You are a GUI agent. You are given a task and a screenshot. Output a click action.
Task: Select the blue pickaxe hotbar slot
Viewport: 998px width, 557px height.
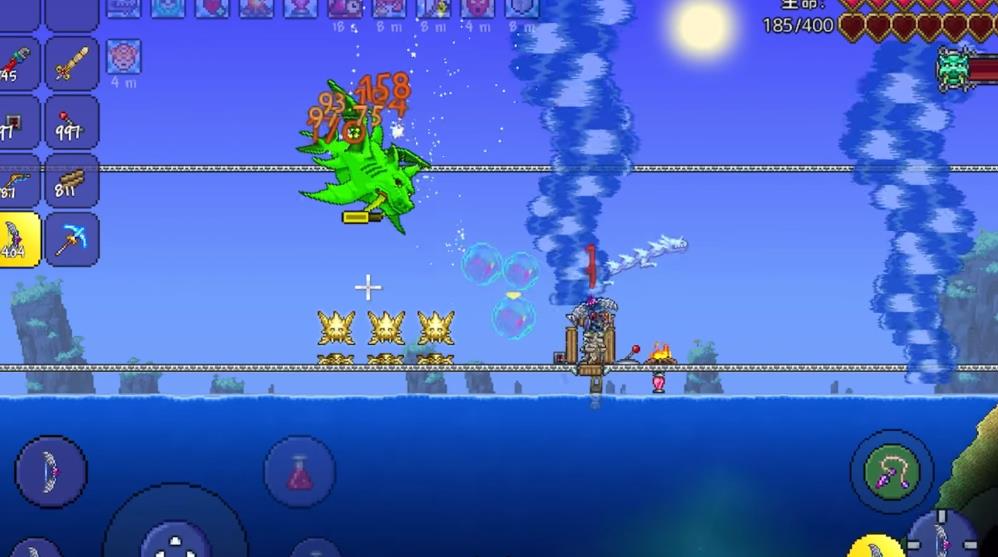pos(72,239)
